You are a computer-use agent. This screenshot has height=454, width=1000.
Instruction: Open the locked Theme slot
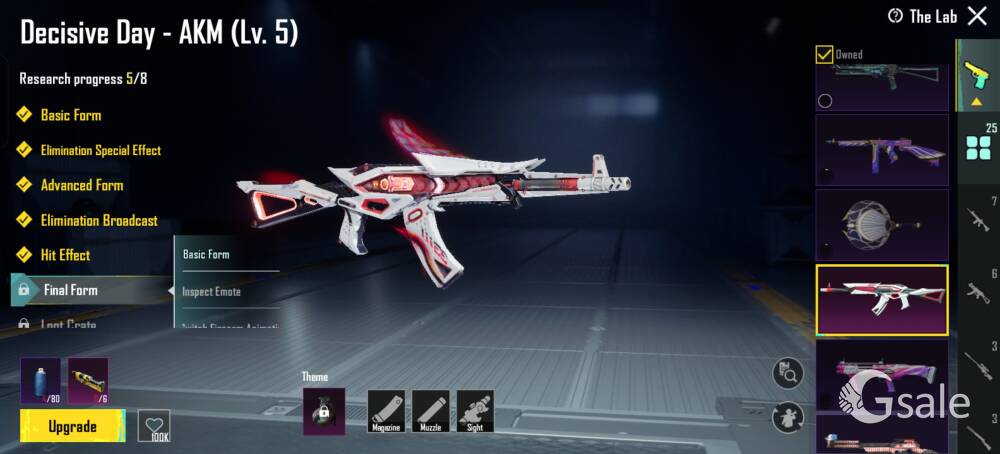tap(324, 411)
